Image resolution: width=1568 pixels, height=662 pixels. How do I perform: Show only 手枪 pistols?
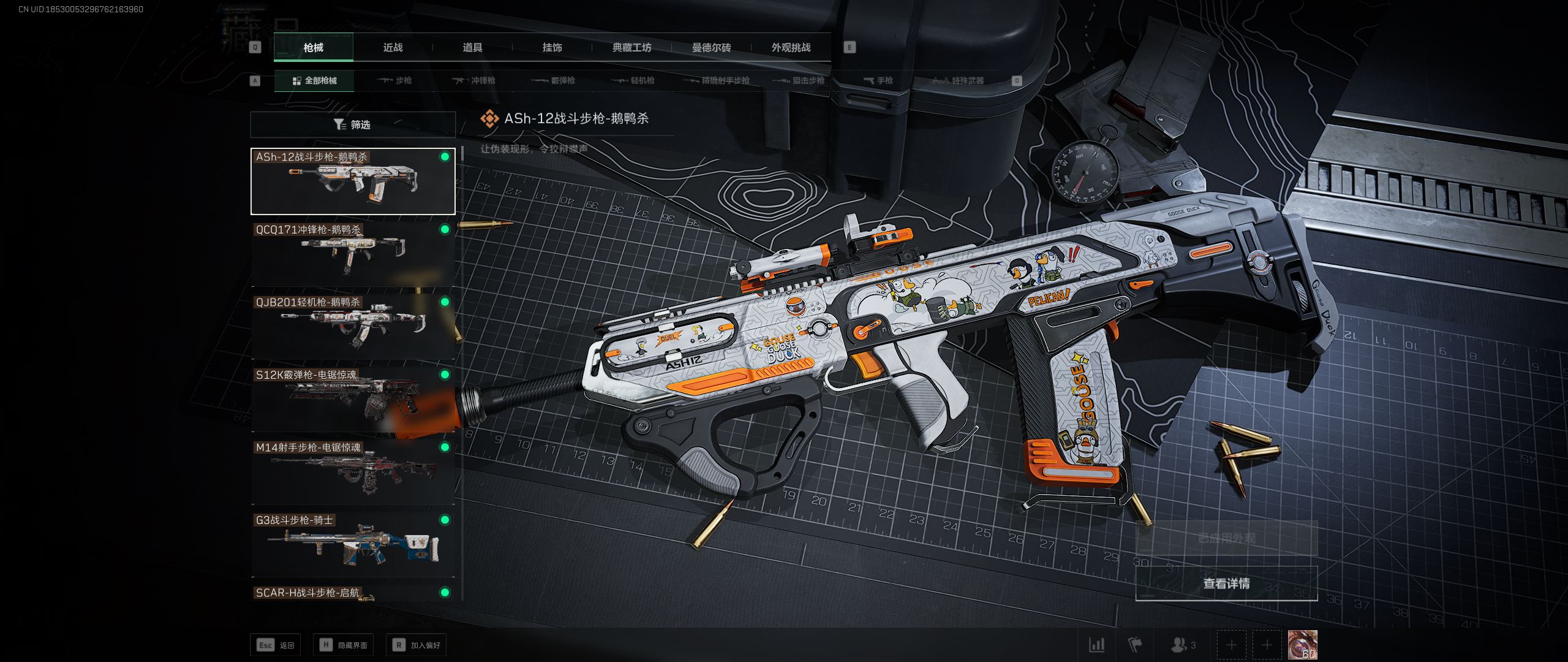(878, 80)
